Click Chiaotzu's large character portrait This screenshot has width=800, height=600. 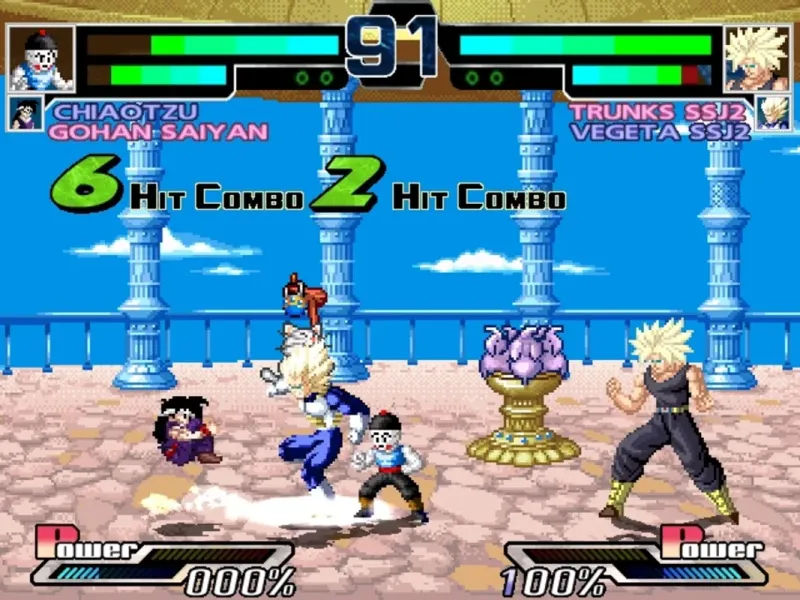(x=42, y=57)
